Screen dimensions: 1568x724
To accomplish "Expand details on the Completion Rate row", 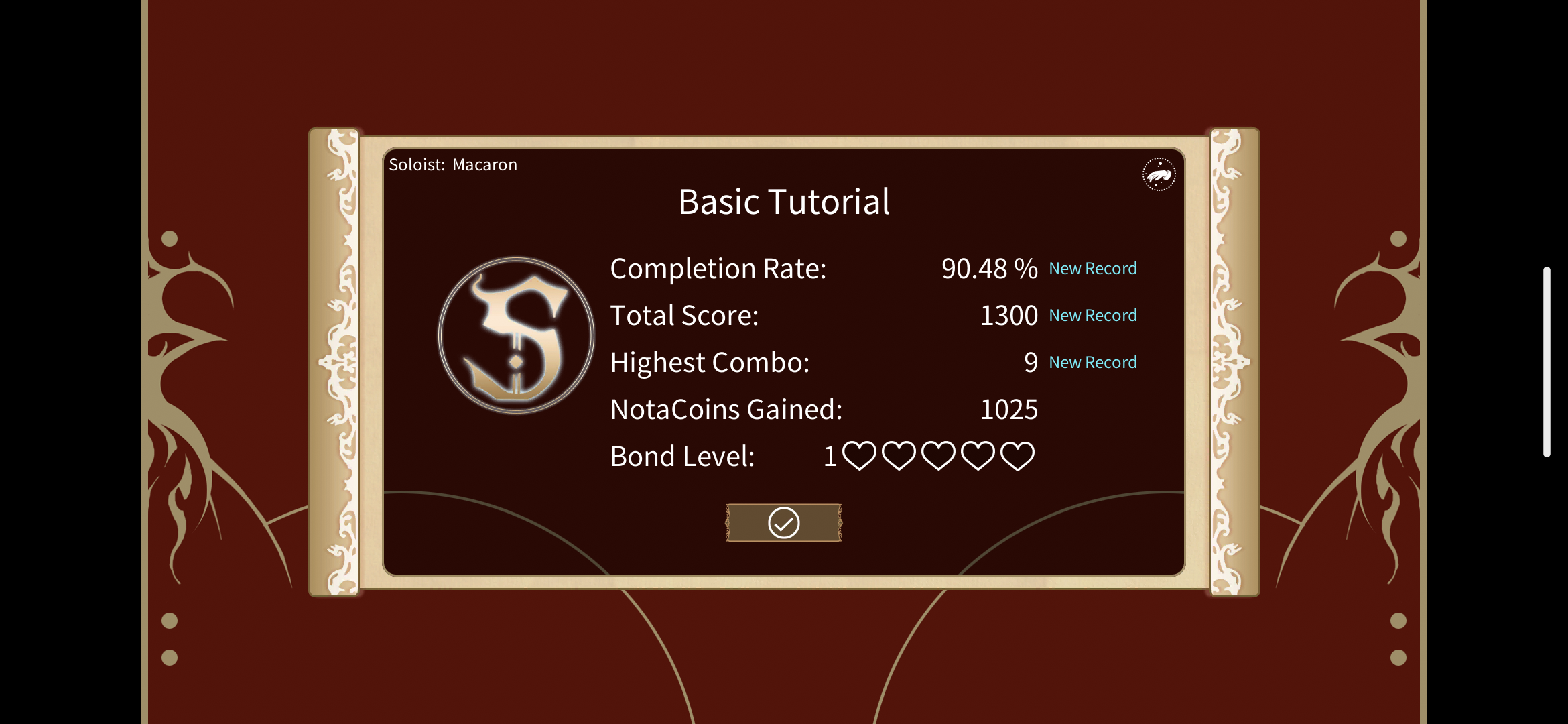I will click(717, 268).
